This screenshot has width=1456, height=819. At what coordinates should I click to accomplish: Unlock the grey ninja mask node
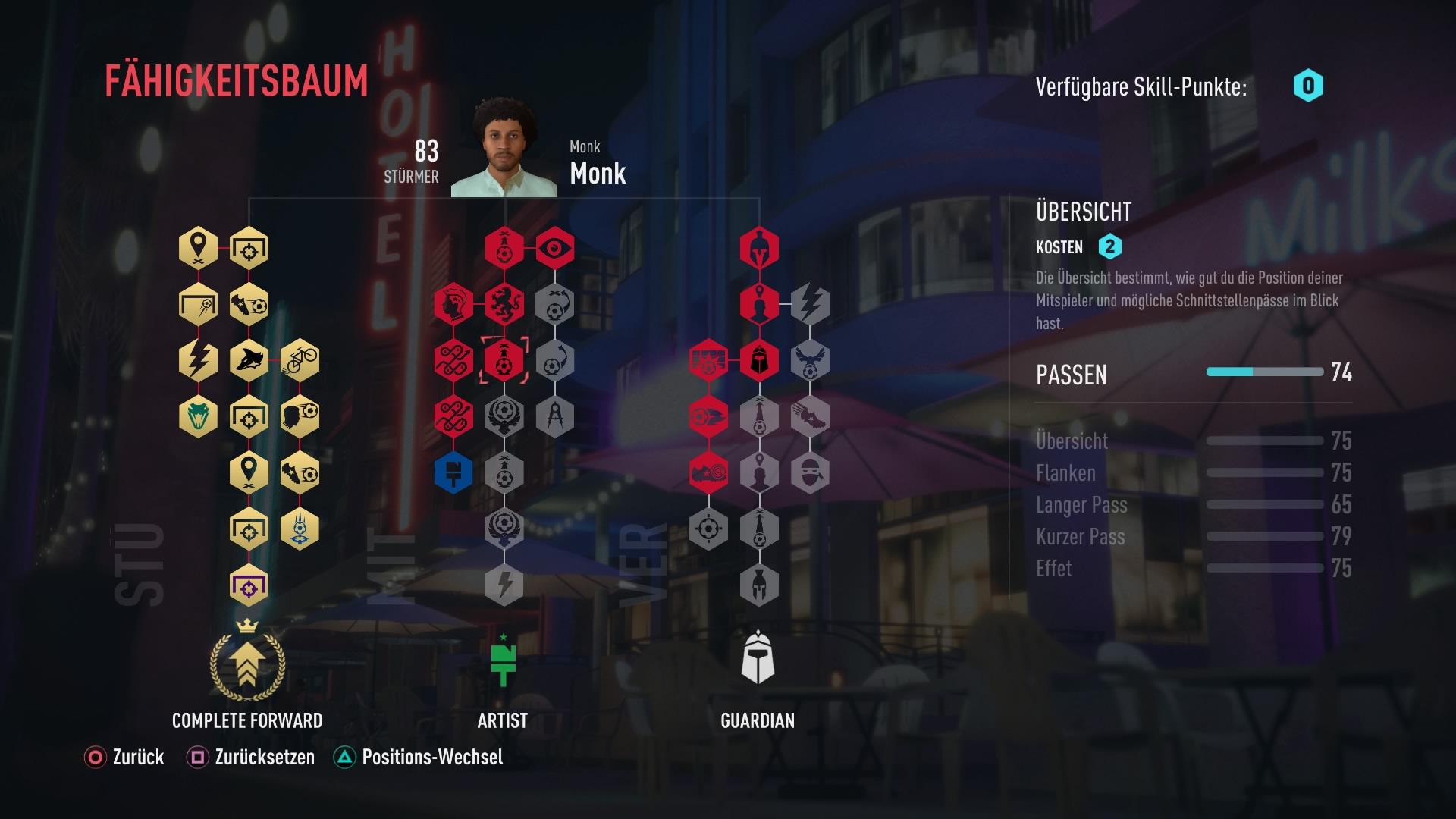point(810,473)
